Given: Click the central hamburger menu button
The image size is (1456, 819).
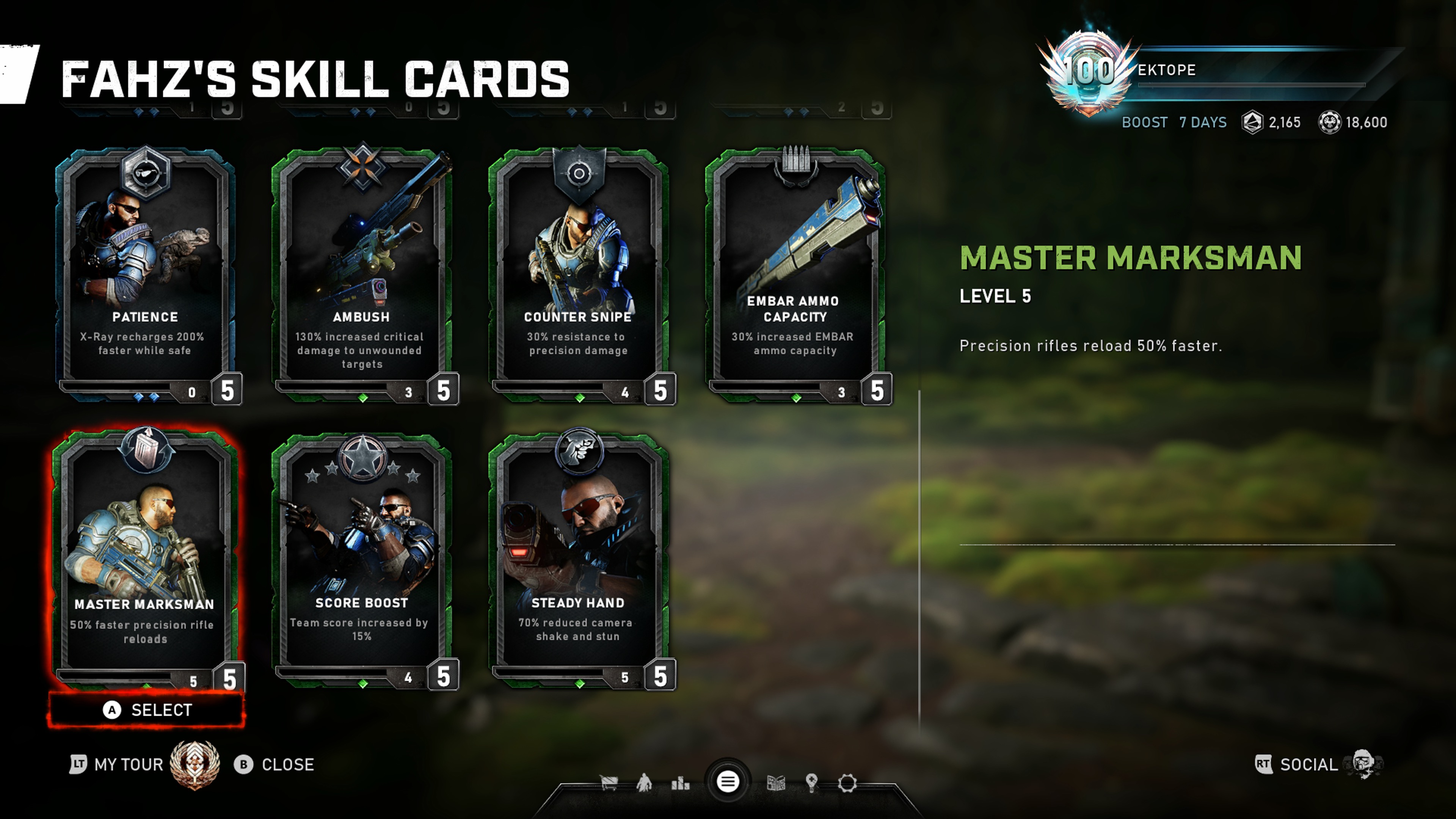Looking at the screenshot, I should pos(728,782).
